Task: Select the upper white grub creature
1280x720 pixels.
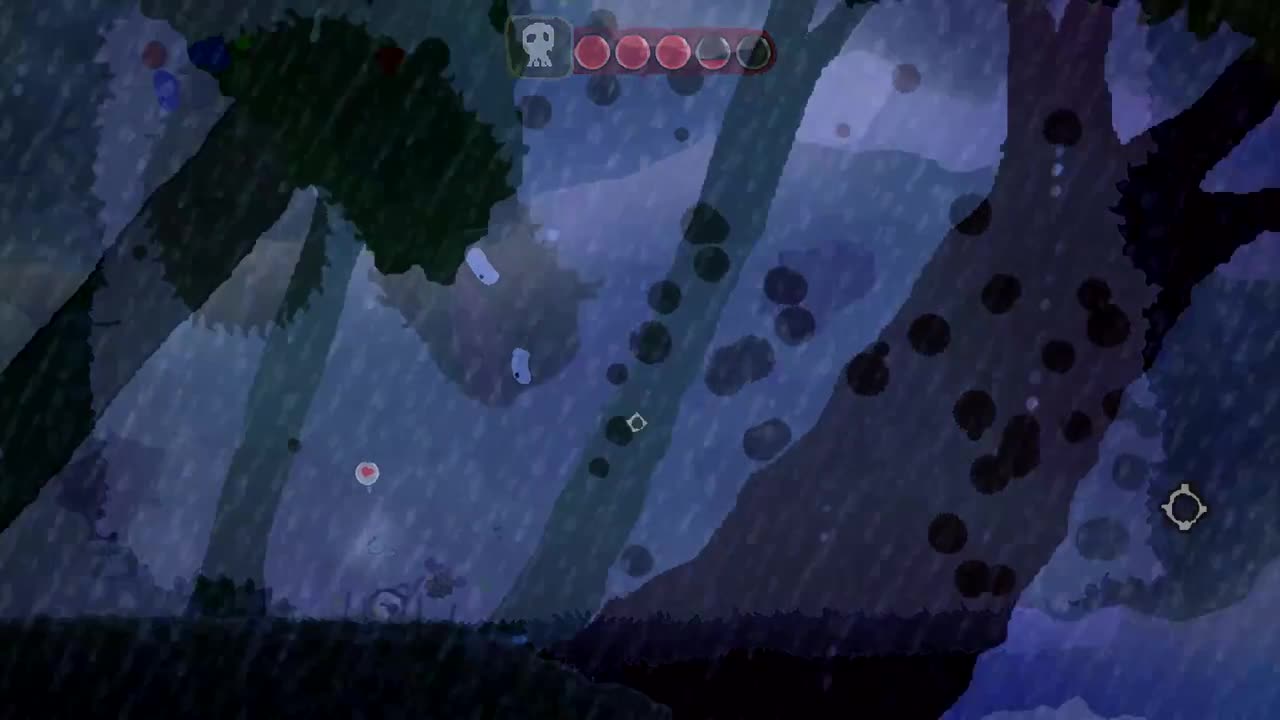Action: tap(481, 266)
